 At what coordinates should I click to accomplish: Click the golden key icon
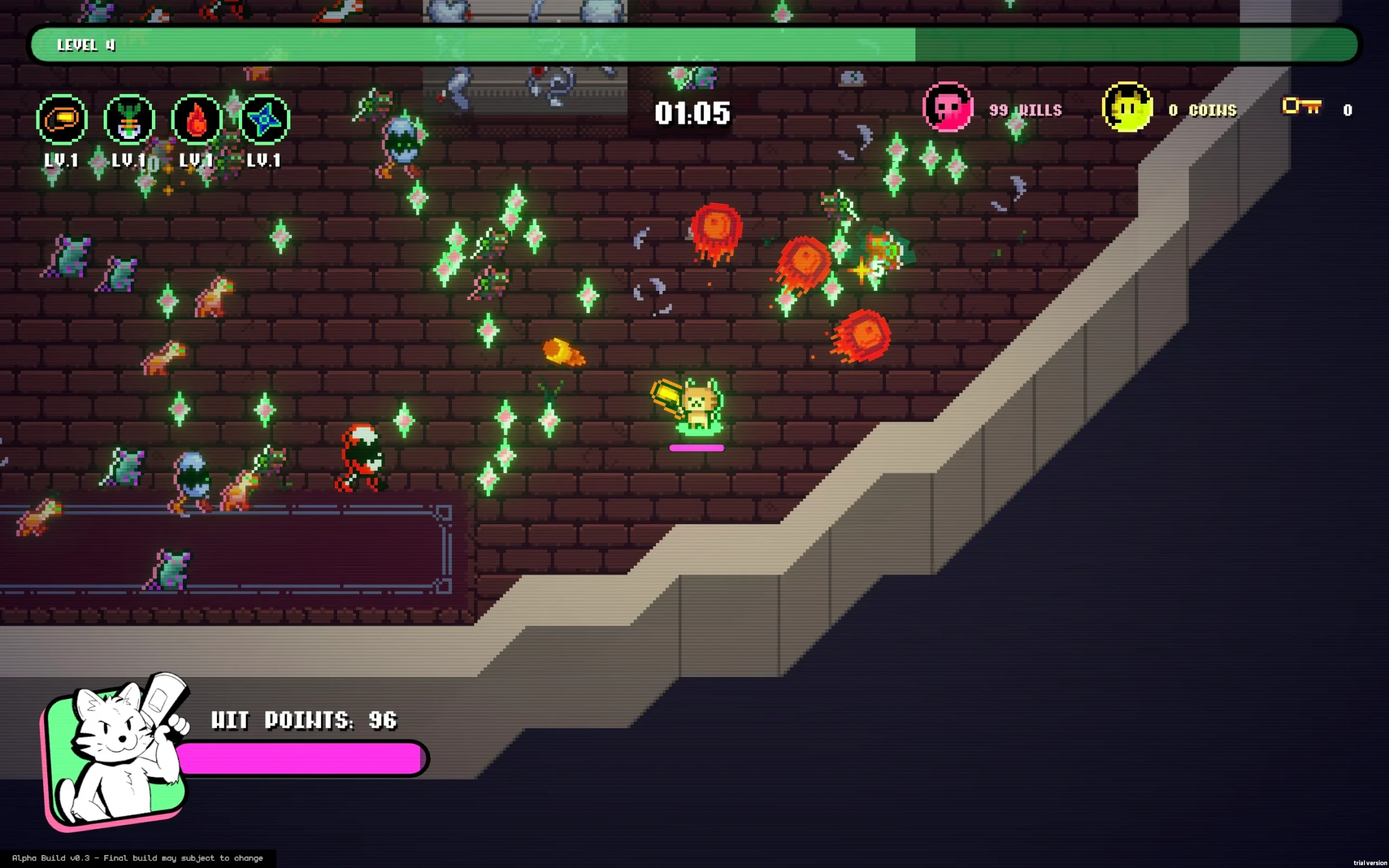click(1301, 107)
